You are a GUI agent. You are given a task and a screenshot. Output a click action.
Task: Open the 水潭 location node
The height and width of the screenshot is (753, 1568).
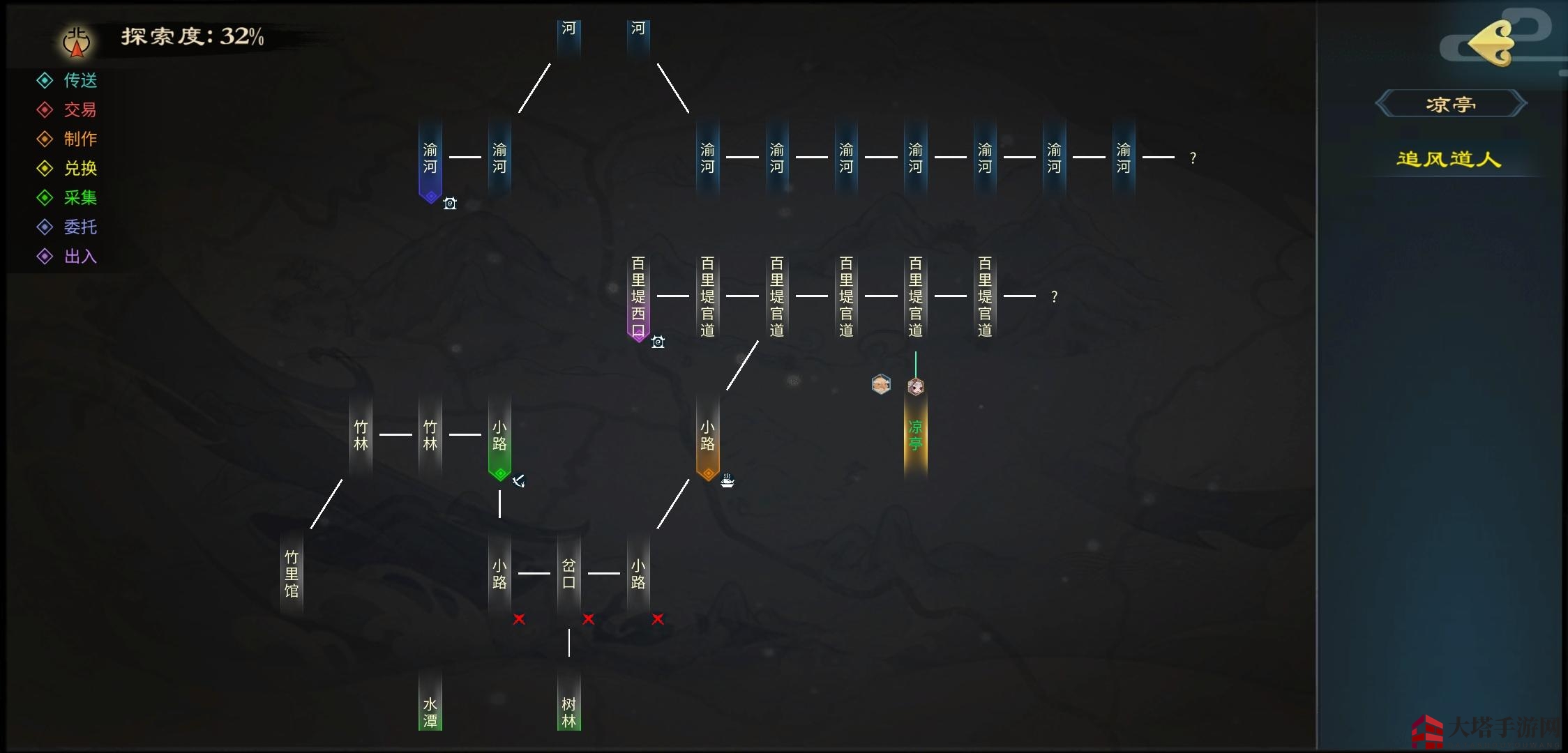(x=430, y=711)
